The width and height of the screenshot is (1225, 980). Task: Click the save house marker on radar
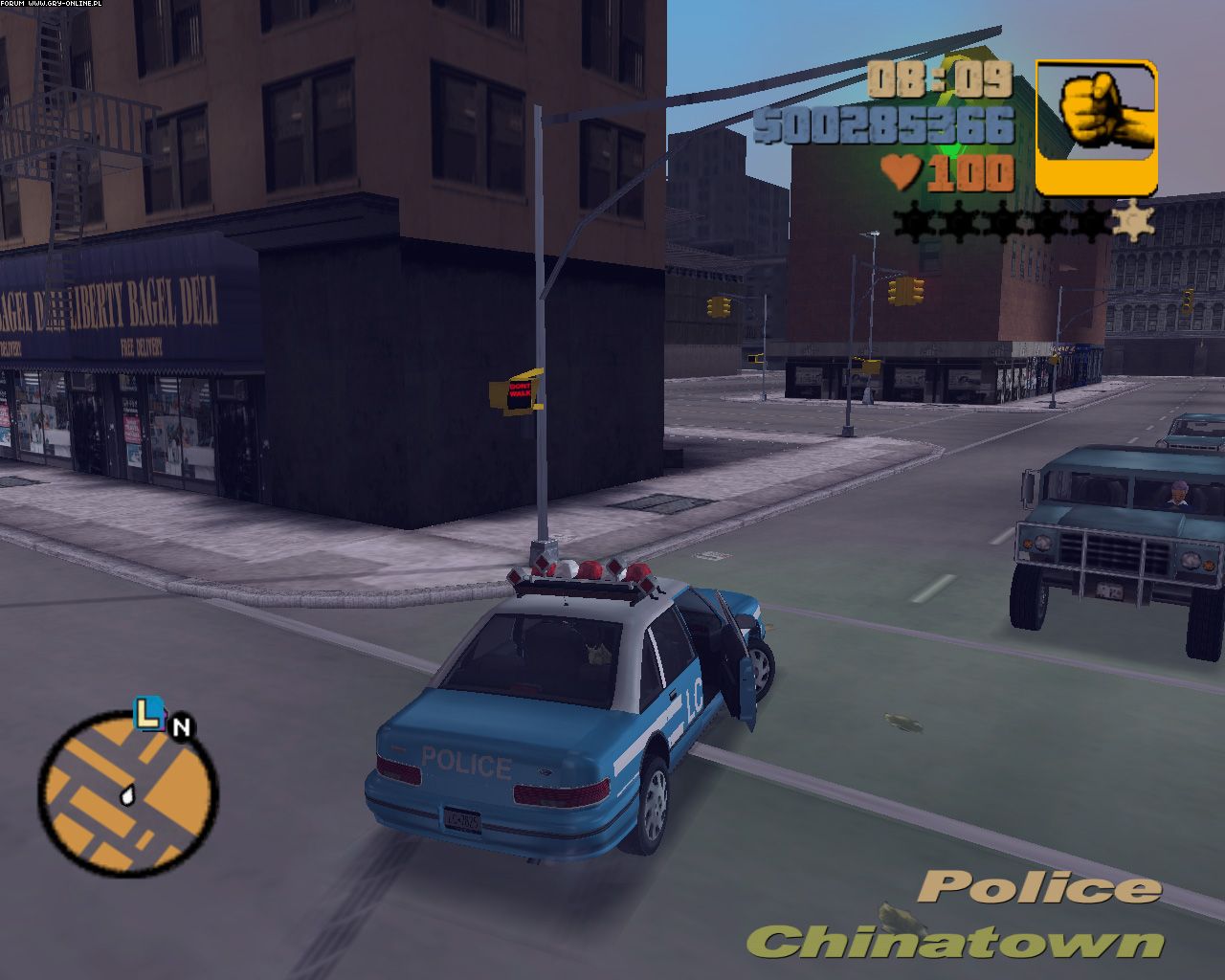click(x=146, y=714)
